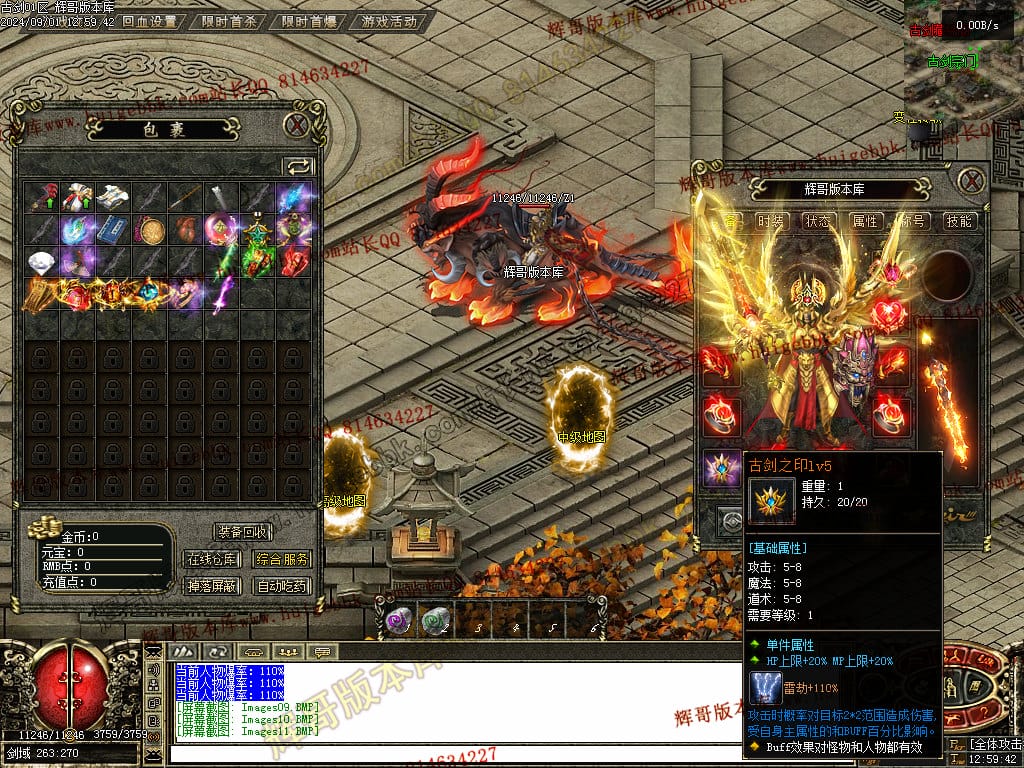
Task: Click the inventory sort arrows button
Action: [298, 166]
